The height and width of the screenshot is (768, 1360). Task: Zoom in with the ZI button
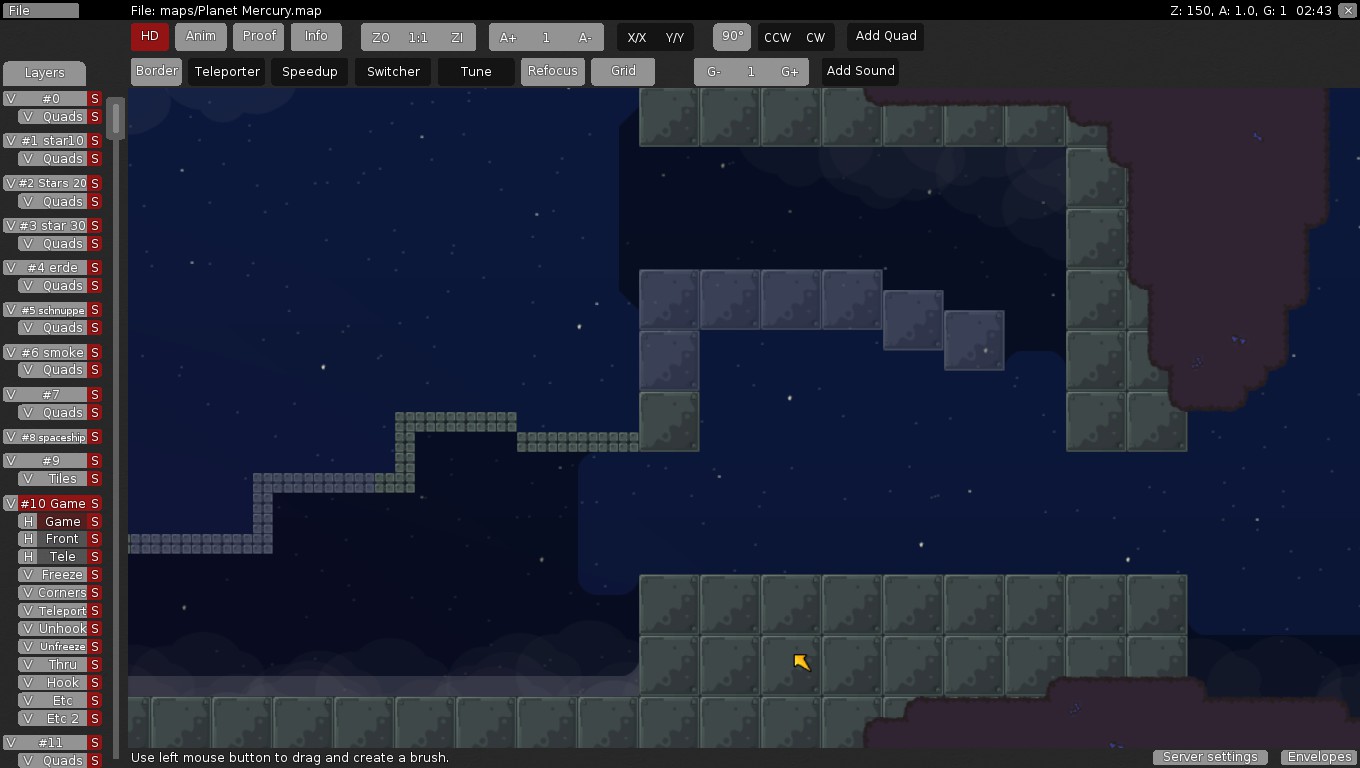coord(457,38)
